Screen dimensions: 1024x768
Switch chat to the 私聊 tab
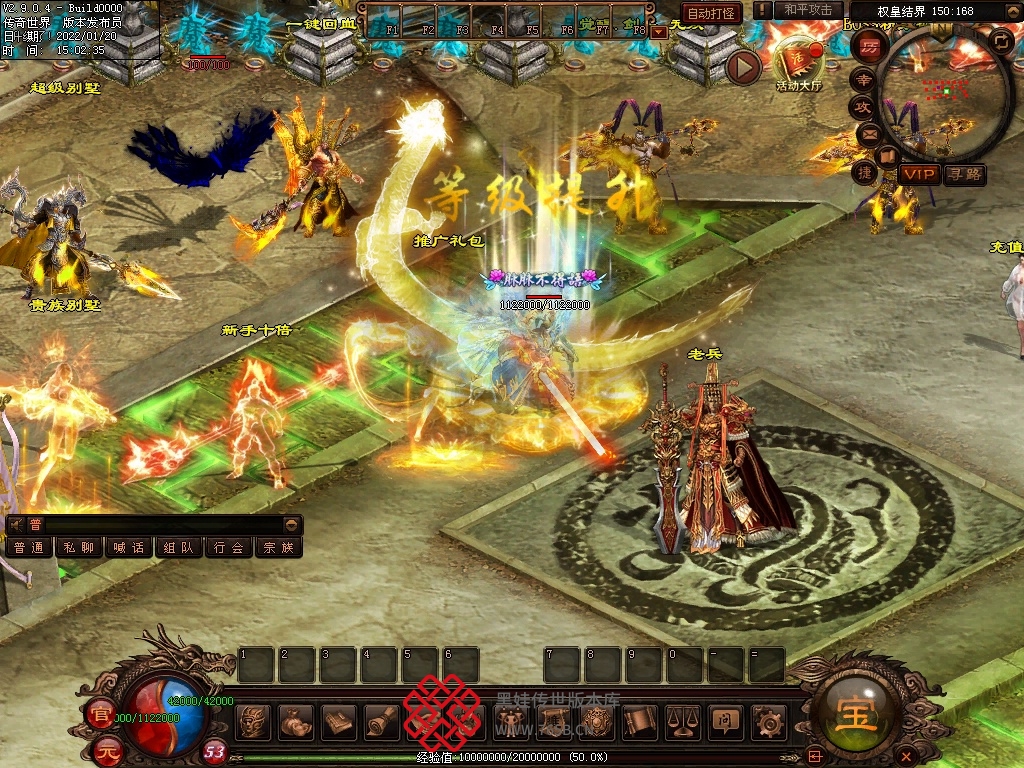(79, 548)
